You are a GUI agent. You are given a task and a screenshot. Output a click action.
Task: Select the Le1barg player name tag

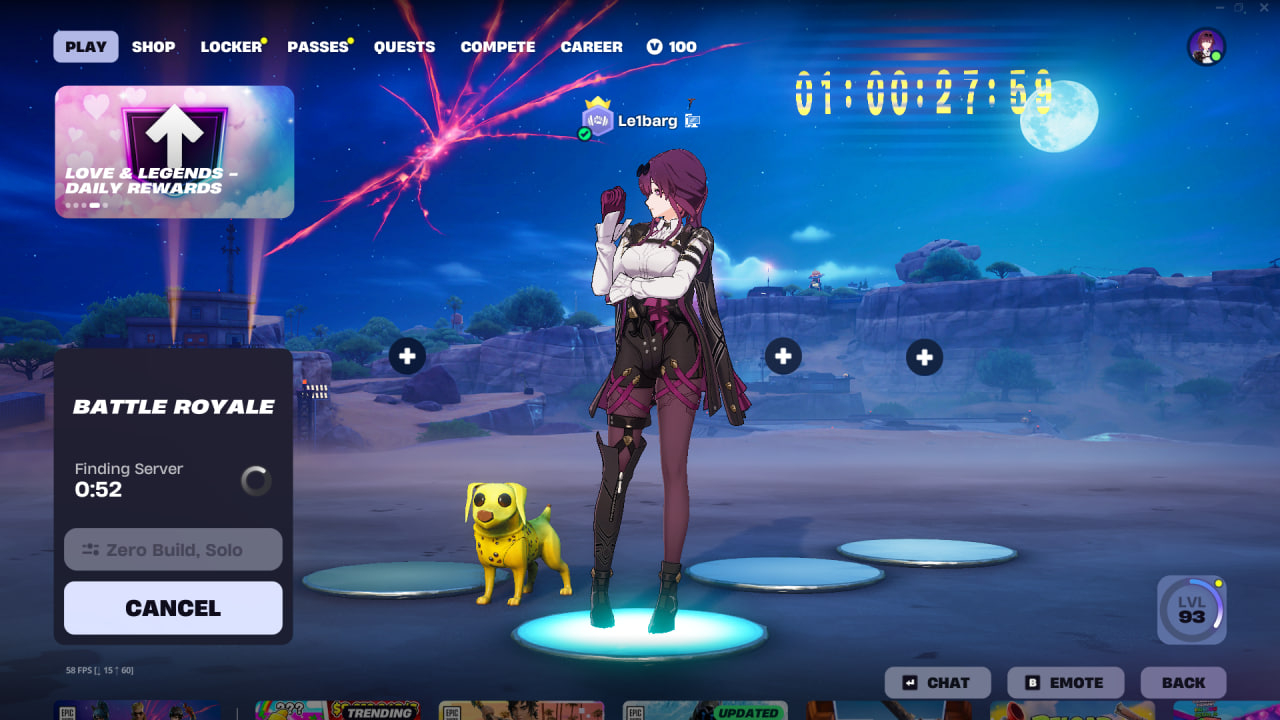coord(647,121)
